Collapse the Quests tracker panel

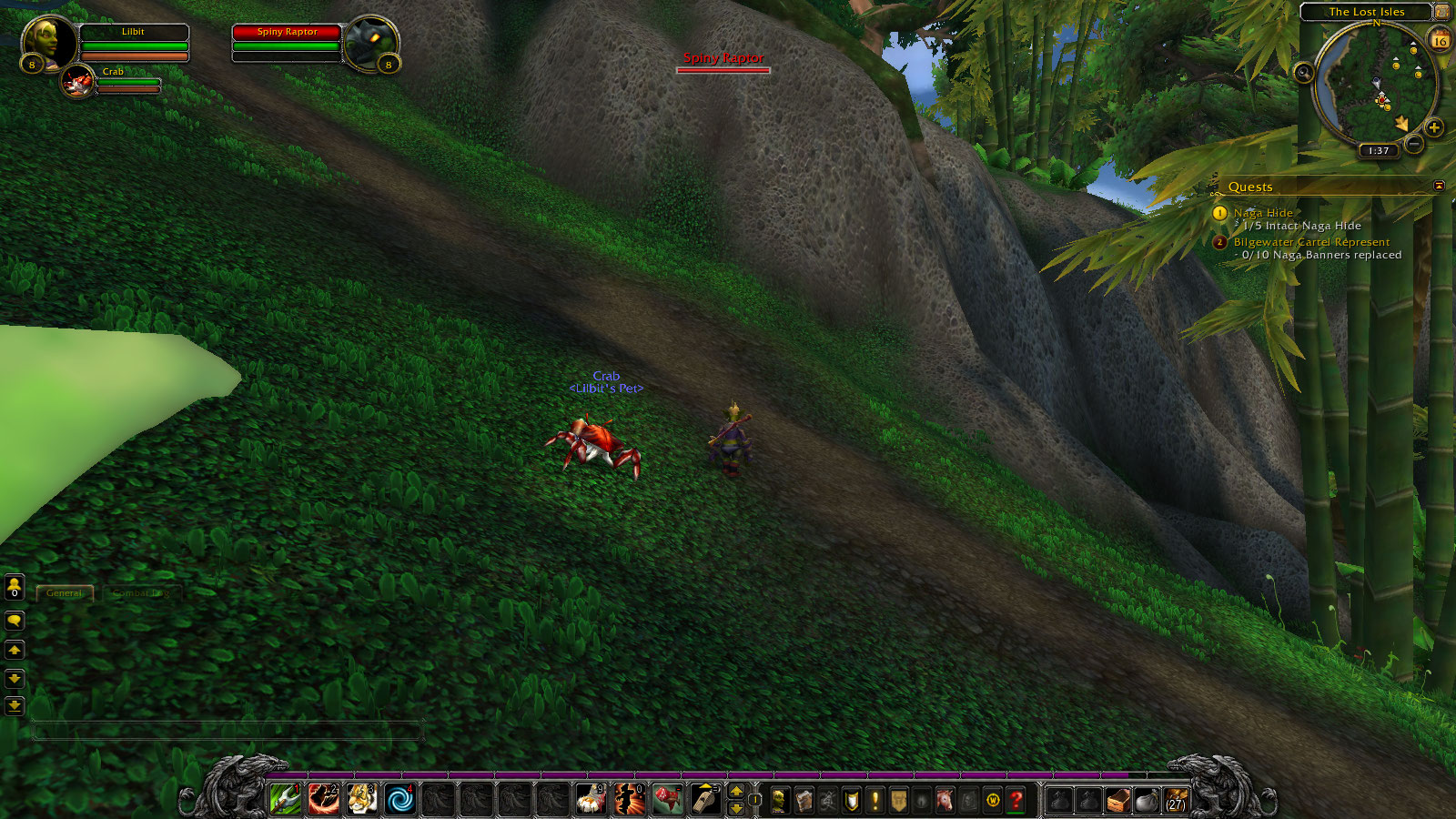pyautogui.click(x=1439, y=186)
